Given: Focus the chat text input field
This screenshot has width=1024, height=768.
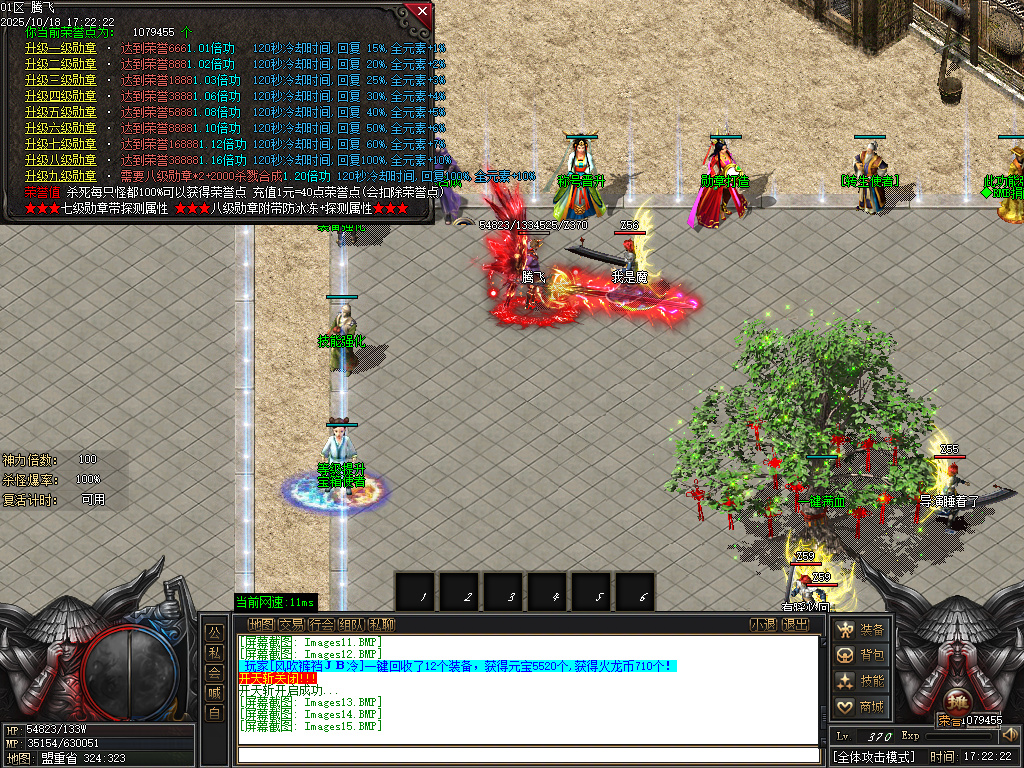Looking at the screenshot, I should point(527,755).
